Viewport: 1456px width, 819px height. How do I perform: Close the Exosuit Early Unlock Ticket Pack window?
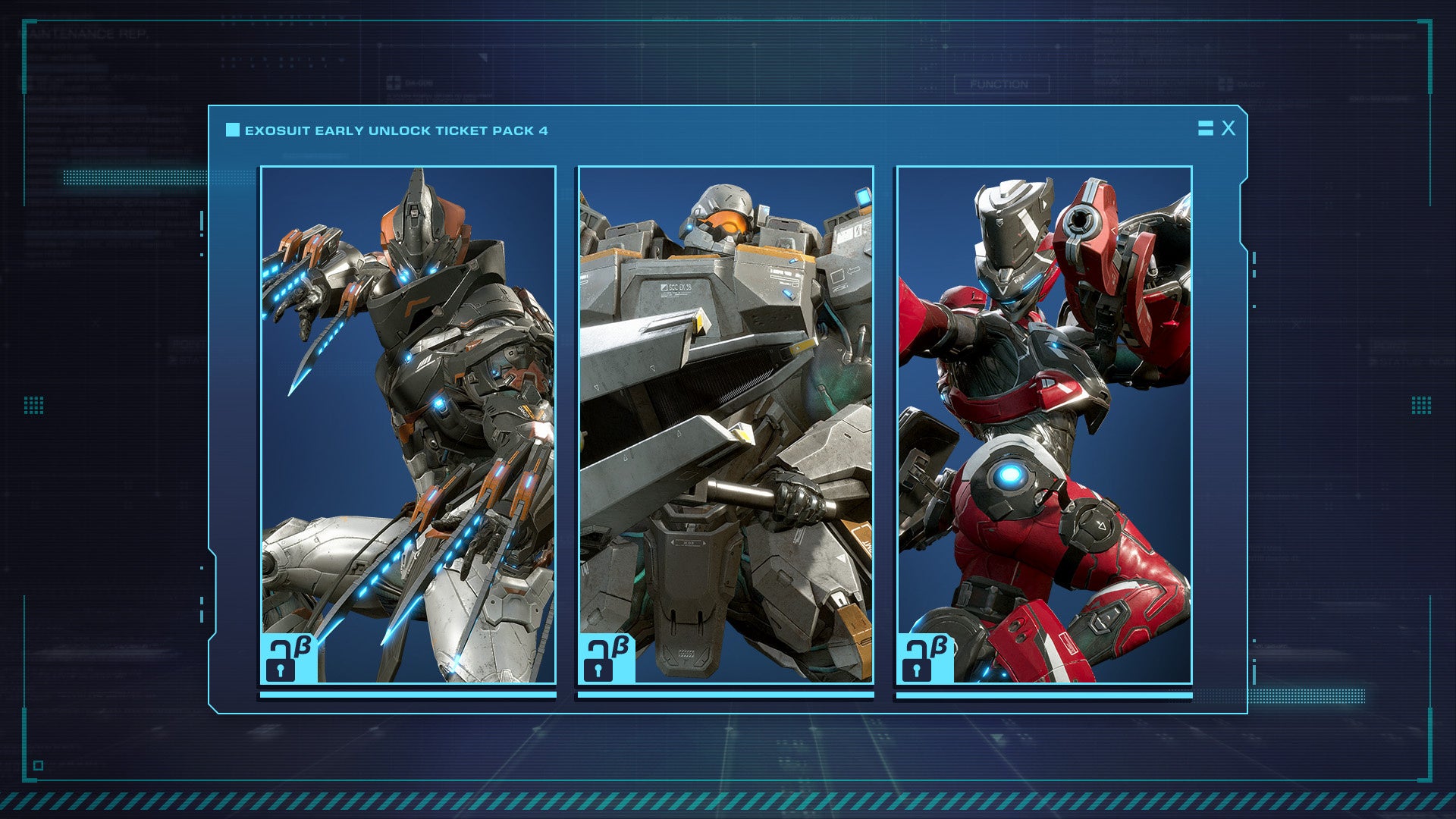coord(1228,128)
